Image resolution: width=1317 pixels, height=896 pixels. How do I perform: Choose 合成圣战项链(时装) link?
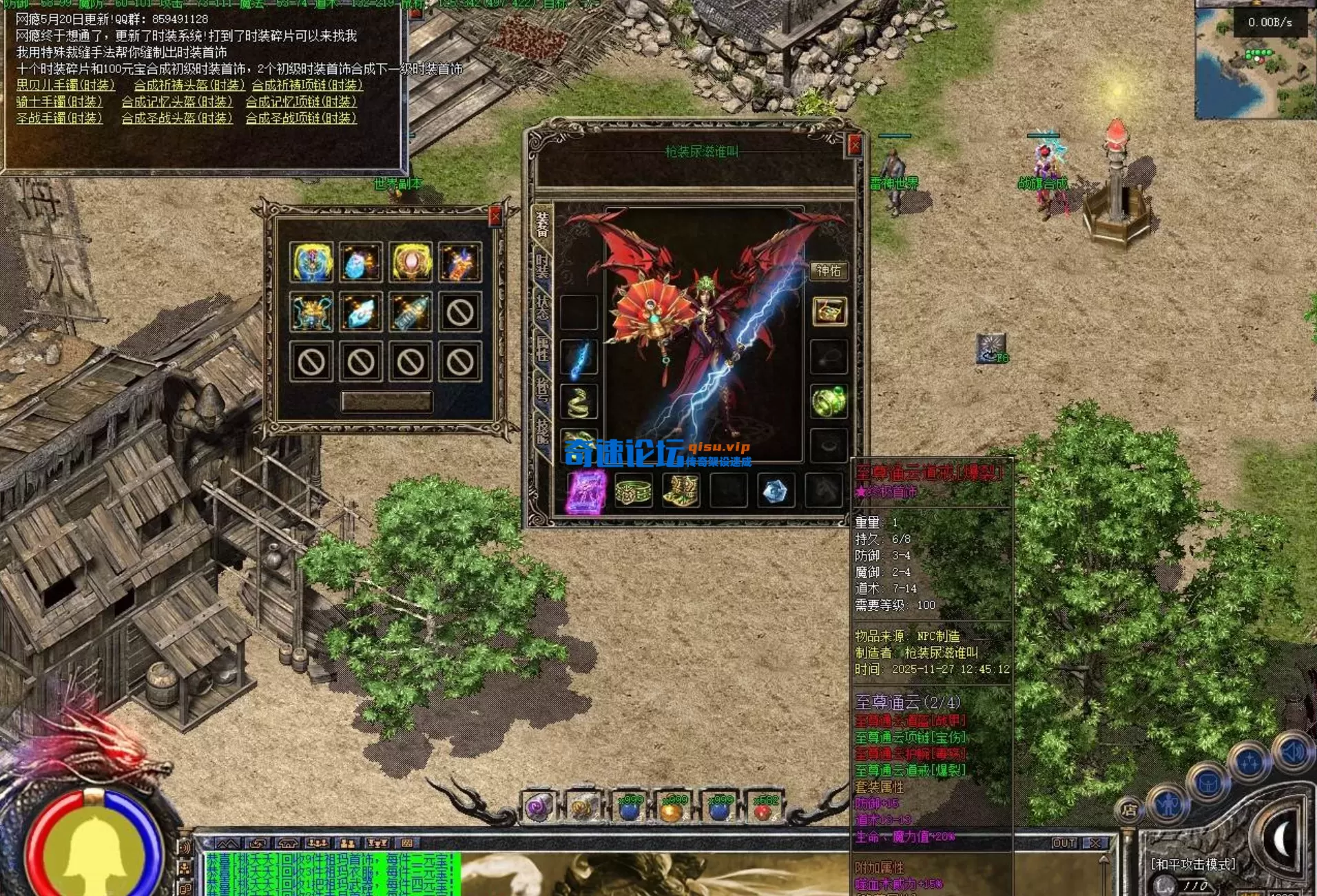point(301,118)
